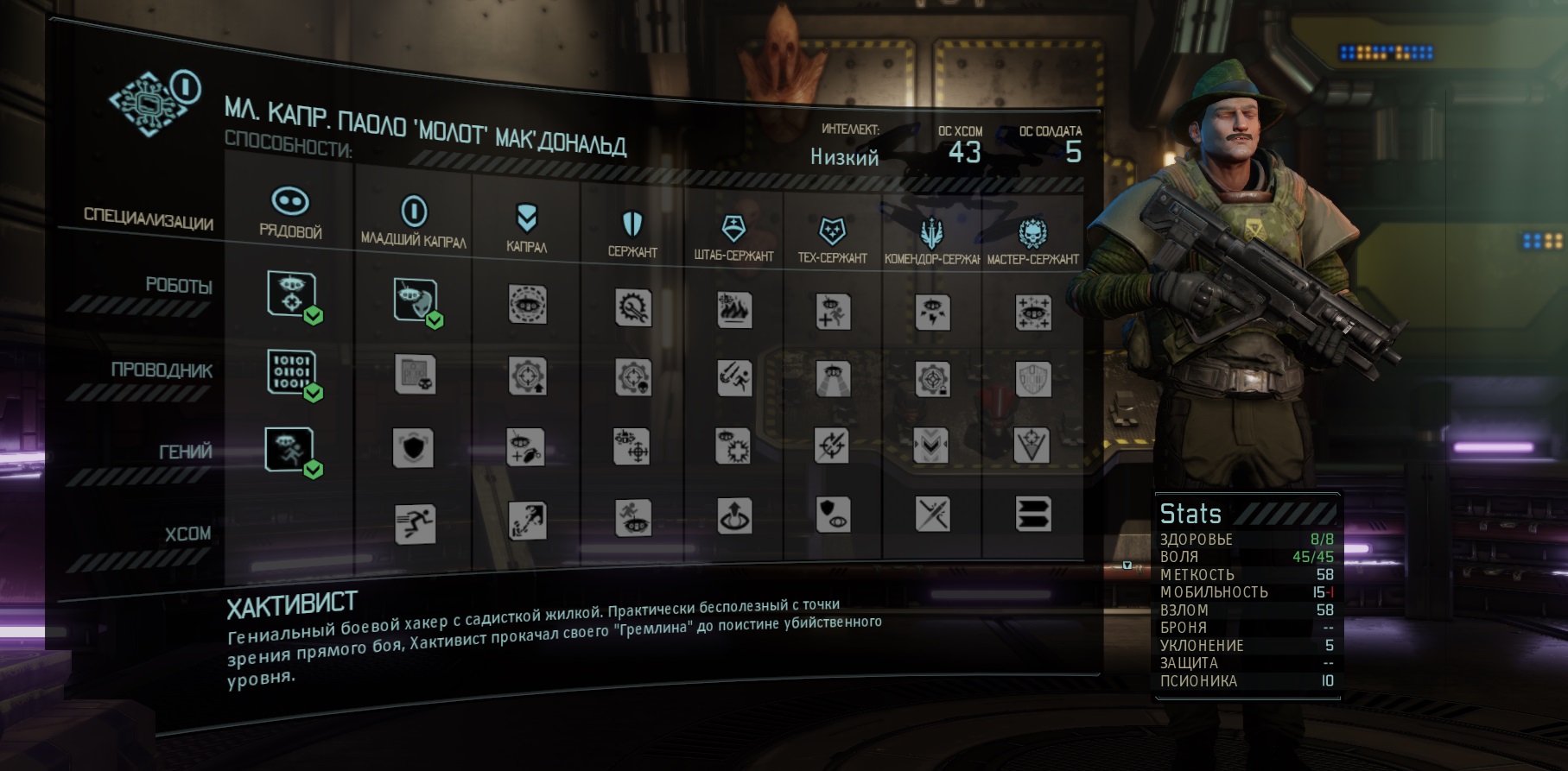Pick the drone fire ability
This screenshot has height=771, width=1568.
[734, 310]
